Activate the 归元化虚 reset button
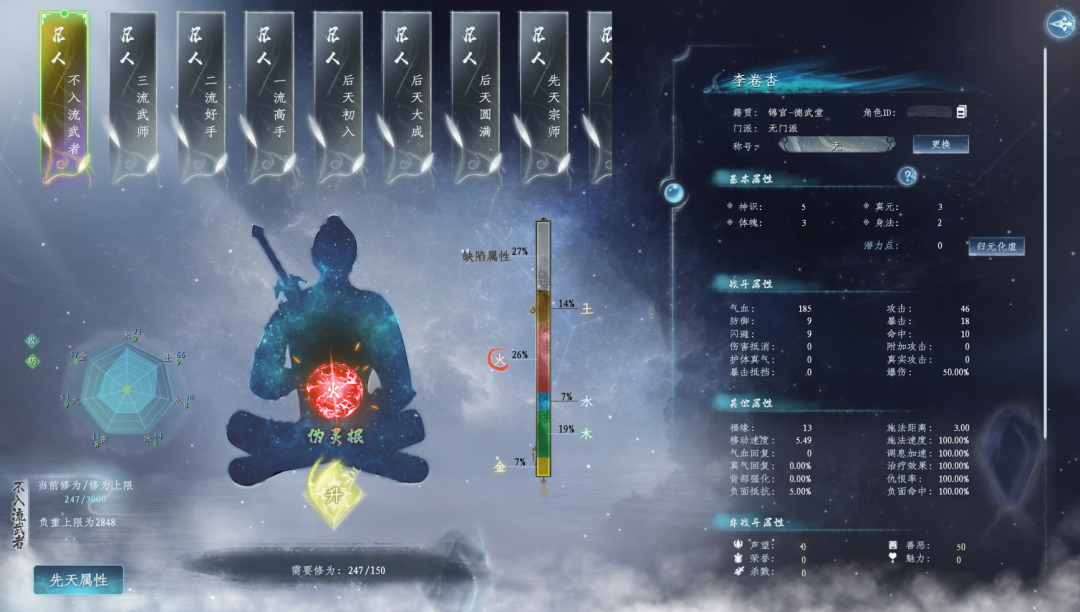Image resolution: width=1080 pixels, height=612 pixels. (996, 246)
